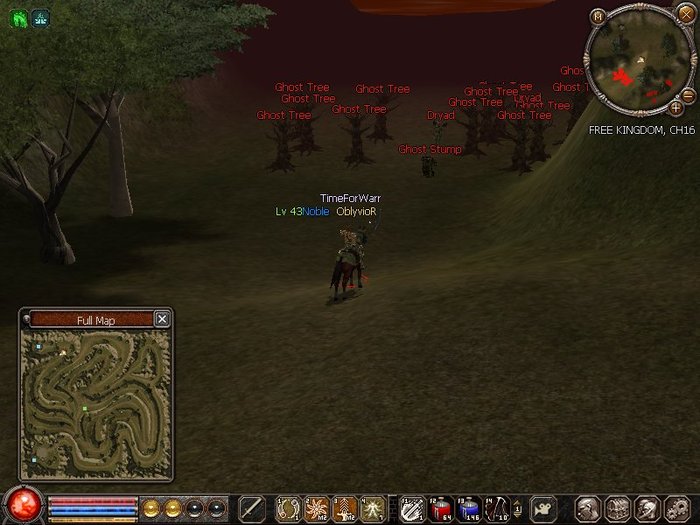Image resolution: width=700 pixels, height=525 pixels.
Task: Click the green buff icon in top-left
Action: (x=19, y=17)
